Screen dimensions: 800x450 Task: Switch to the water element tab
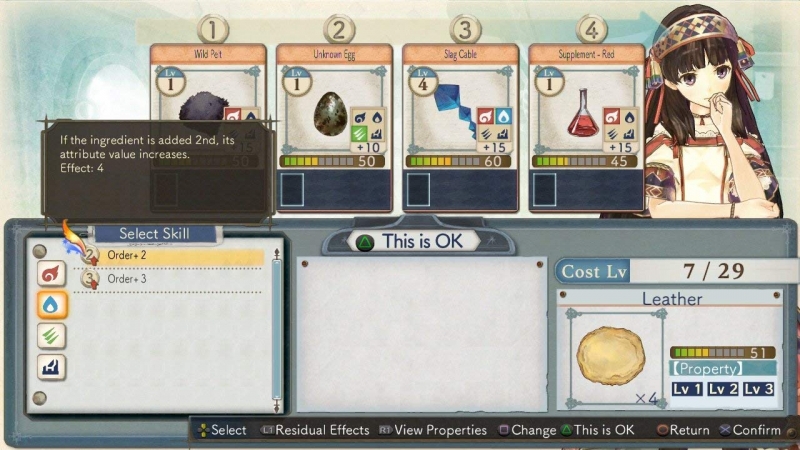(51, 304)
